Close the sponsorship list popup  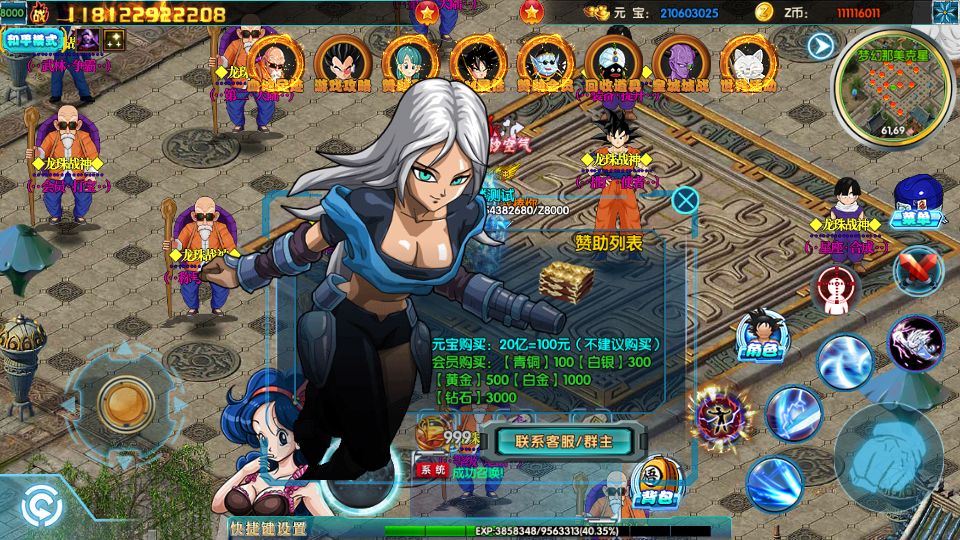[x=685, y=200]
